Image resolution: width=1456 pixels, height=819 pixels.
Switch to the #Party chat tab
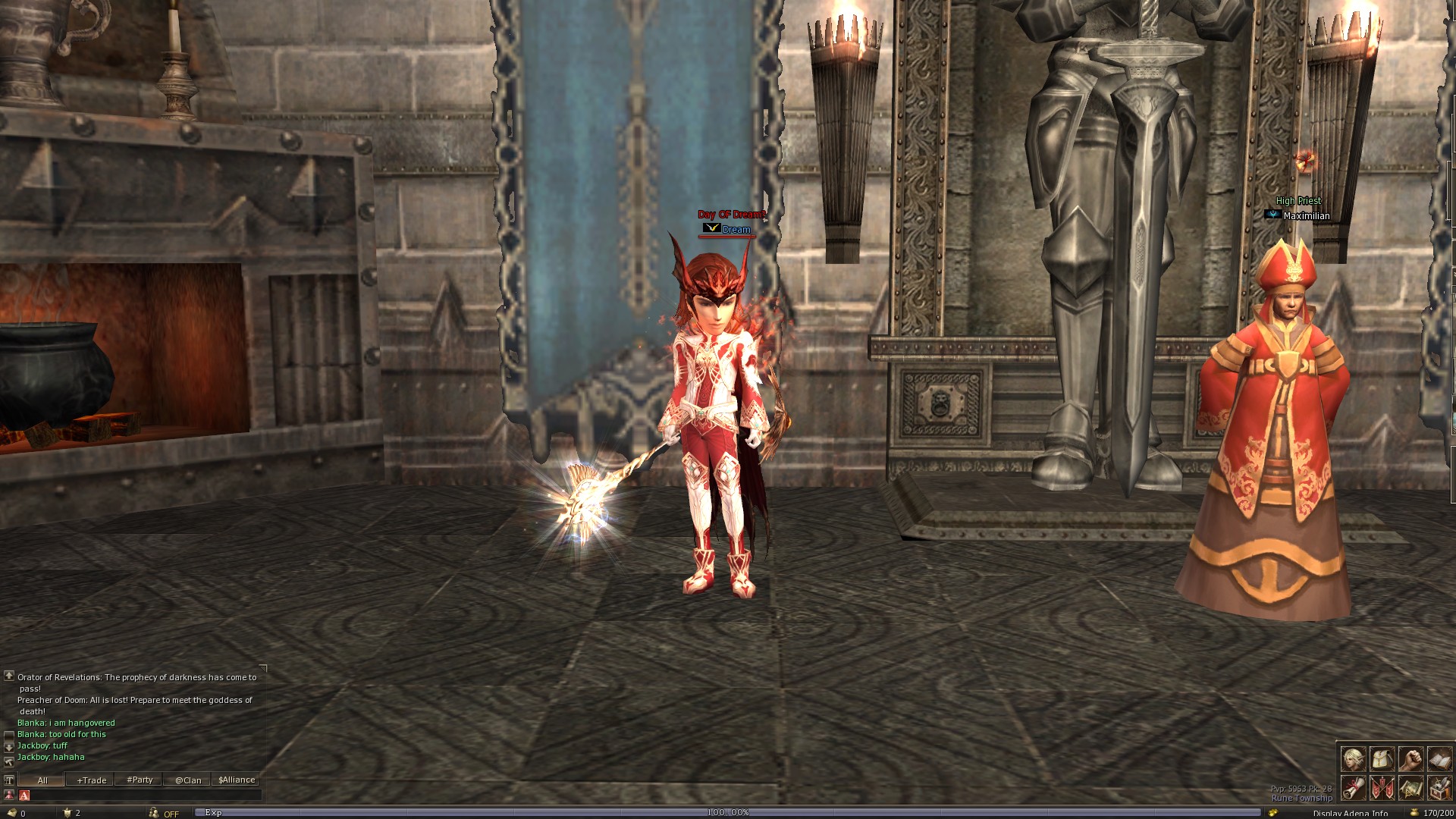coord(140,780)
